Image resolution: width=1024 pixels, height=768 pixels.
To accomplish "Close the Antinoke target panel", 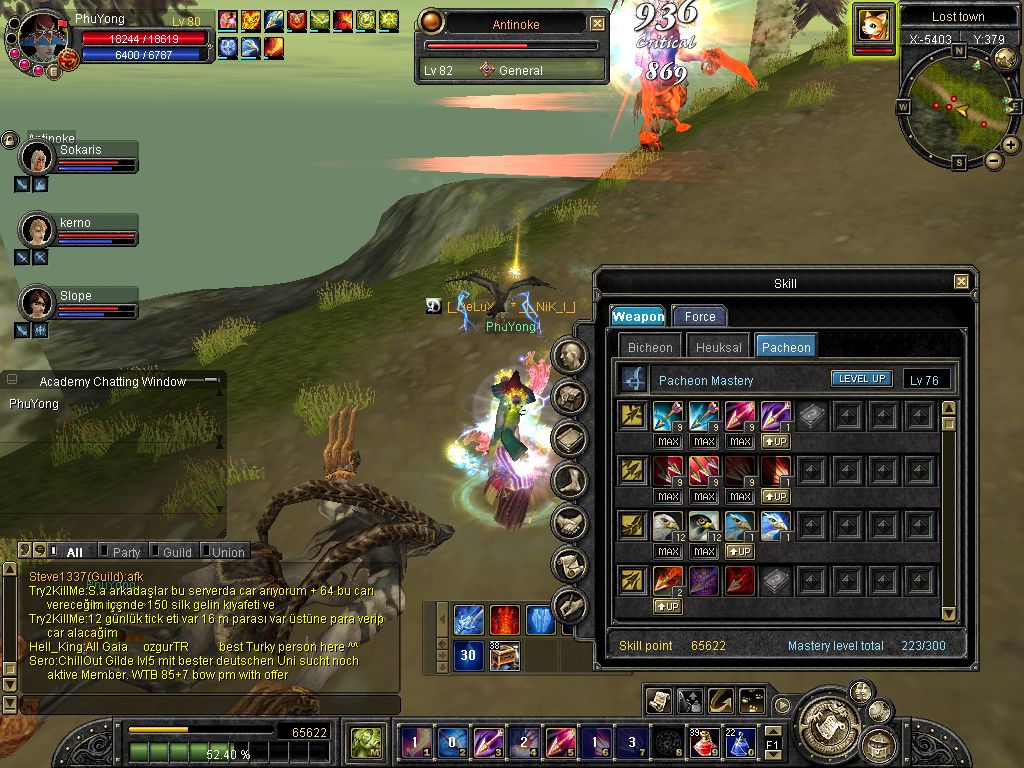I will pyautogui.click(x=597, y=23).
